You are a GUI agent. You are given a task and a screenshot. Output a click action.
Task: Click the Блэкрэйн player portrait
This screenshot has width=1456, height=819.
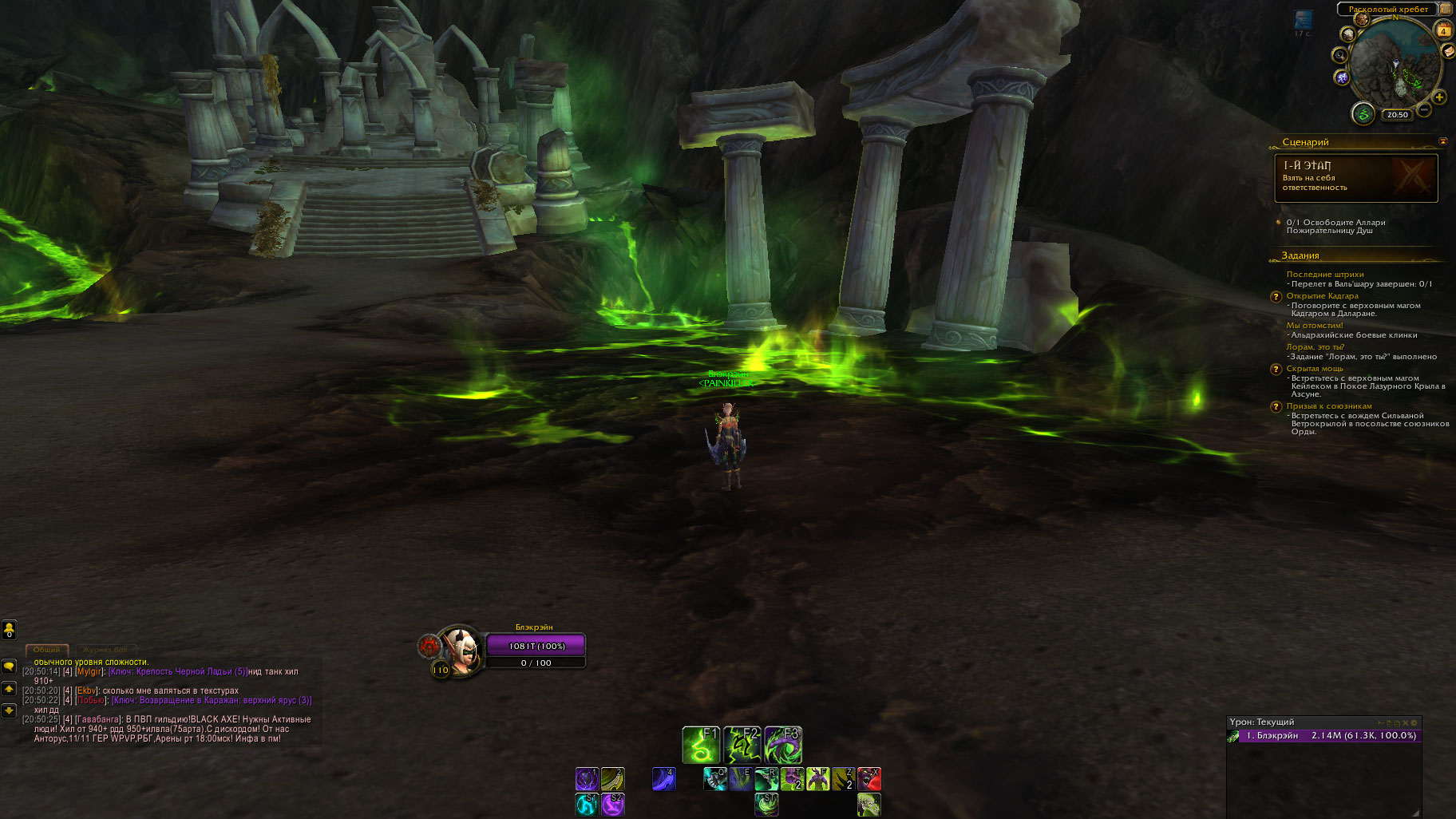click(461, 648)
